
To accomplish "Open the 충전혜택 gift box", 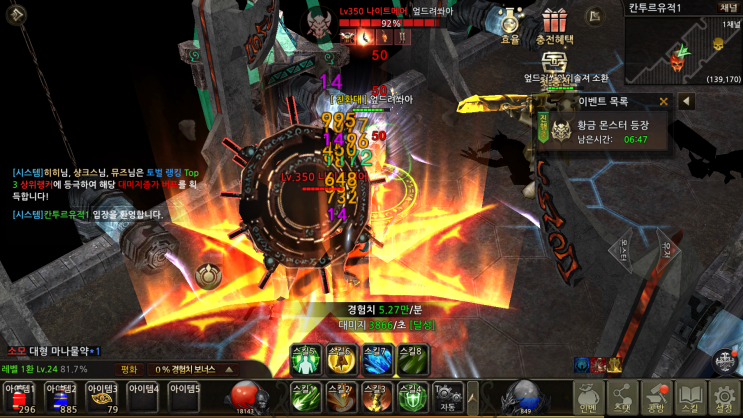I will [x=554, y=23].
